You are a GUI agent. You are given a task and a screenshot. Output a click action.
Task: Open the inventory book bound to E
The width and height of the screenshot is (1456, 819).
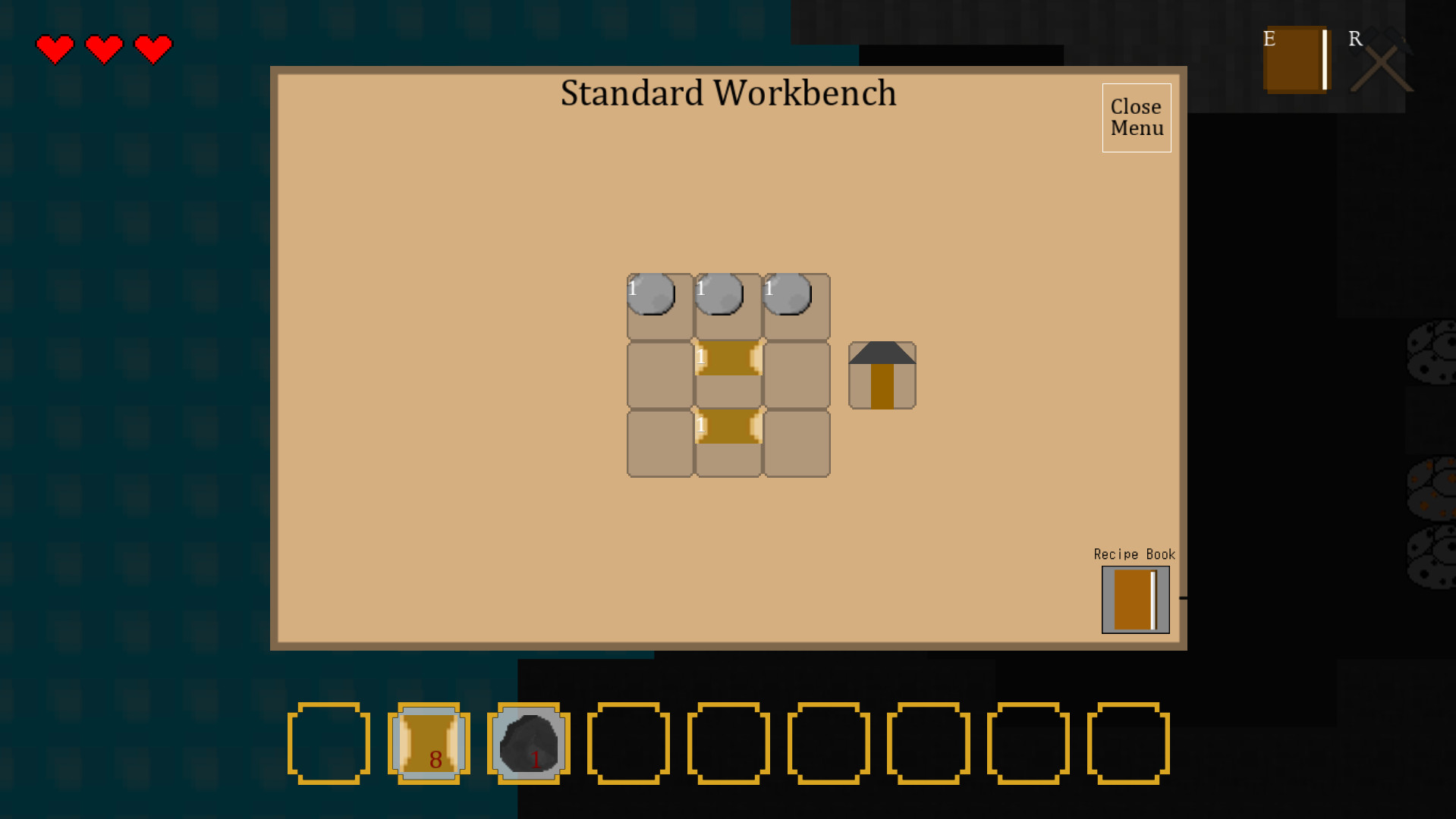pos(1296,61)
